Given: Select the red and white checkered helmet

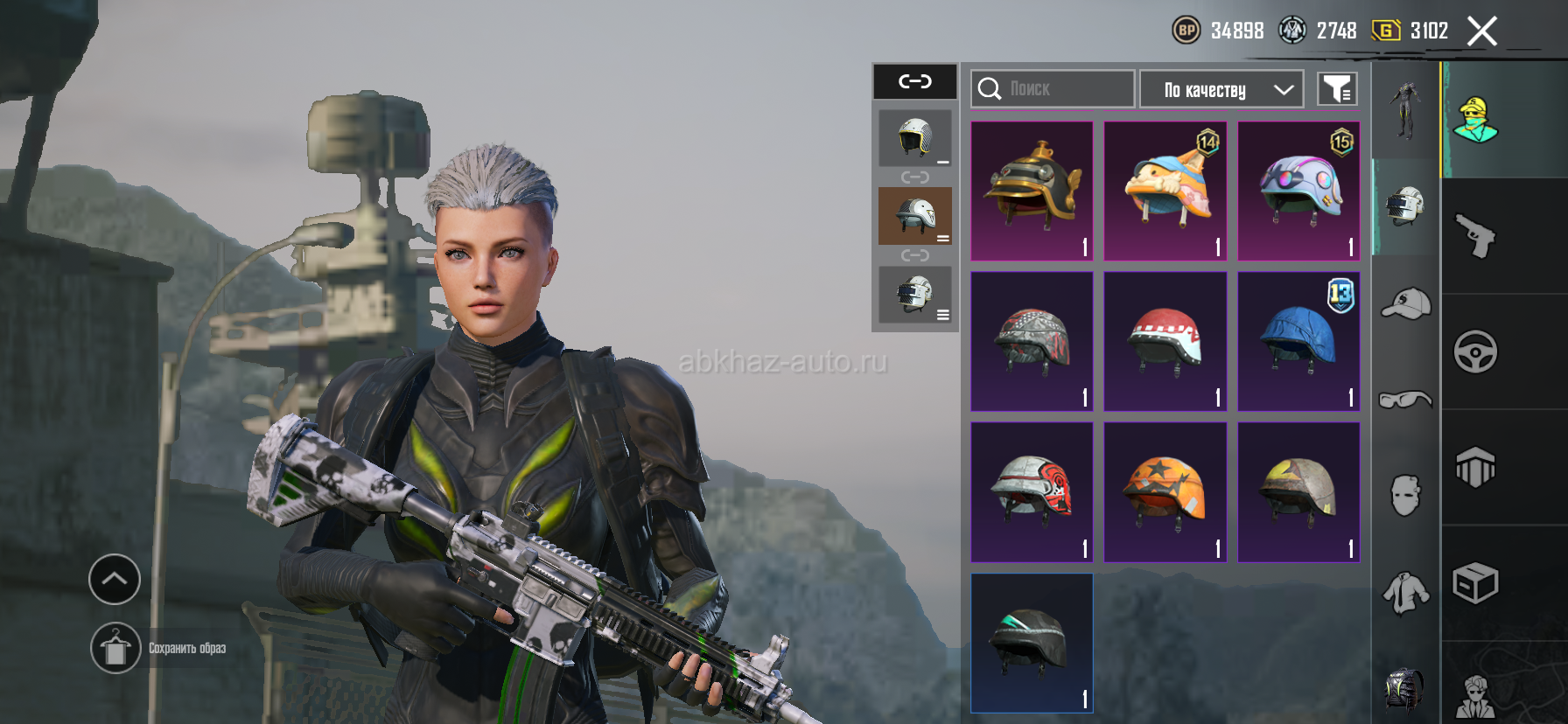Looking at the screenshot, I should click(x=1165, y=341).
